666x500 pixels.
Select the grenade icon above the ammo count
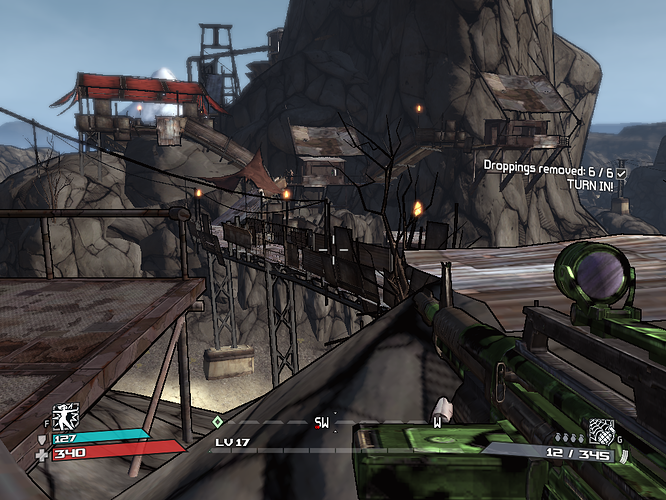(601, 432)
